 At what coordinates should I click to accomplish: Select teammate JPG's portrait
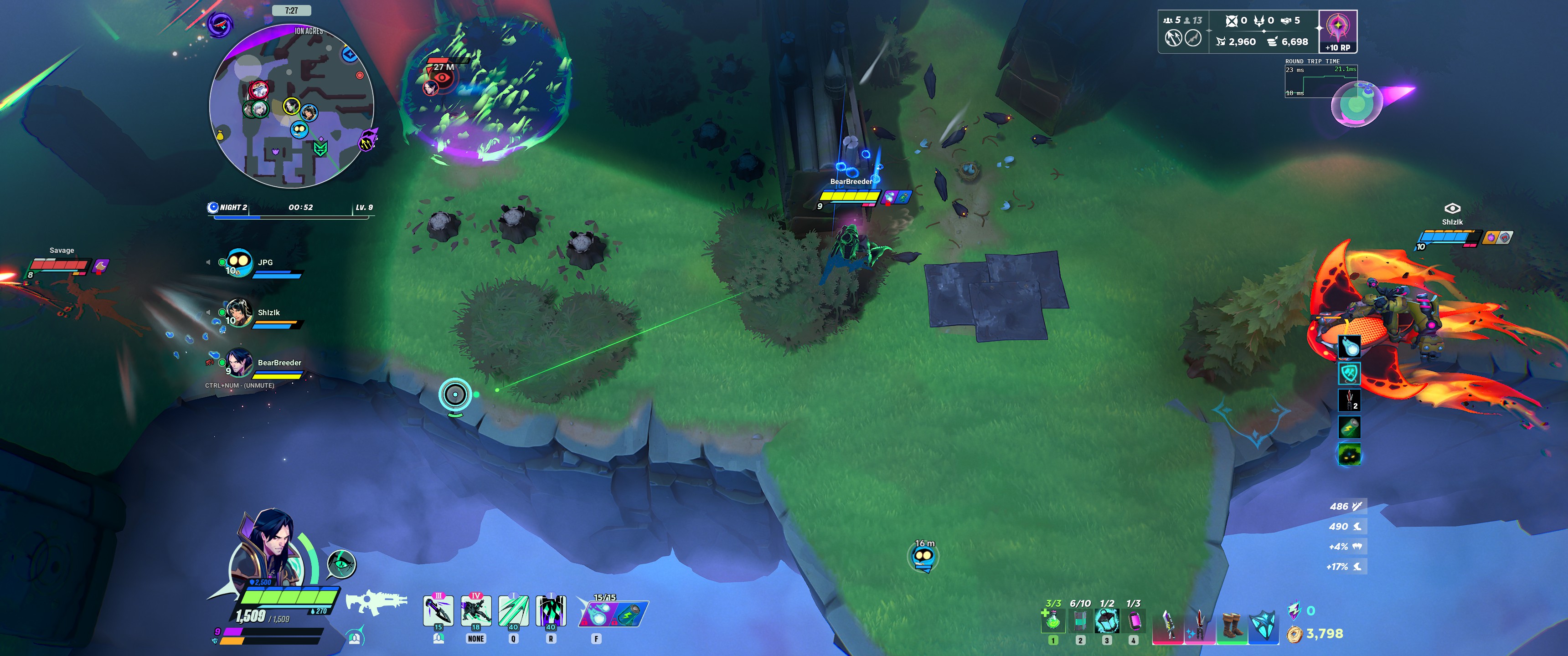238,263
